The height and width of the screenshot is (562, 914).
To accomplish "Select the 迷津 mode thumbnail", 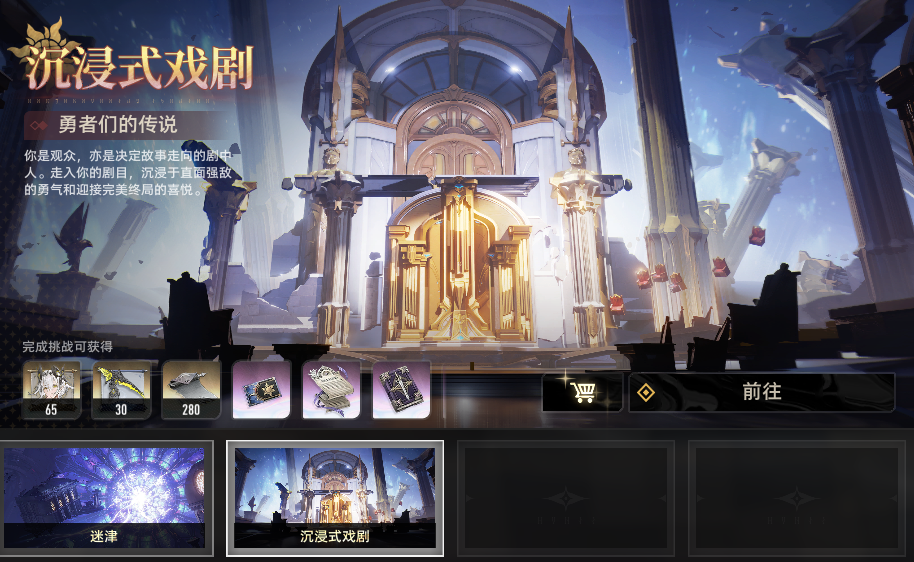I will (106, 497).
